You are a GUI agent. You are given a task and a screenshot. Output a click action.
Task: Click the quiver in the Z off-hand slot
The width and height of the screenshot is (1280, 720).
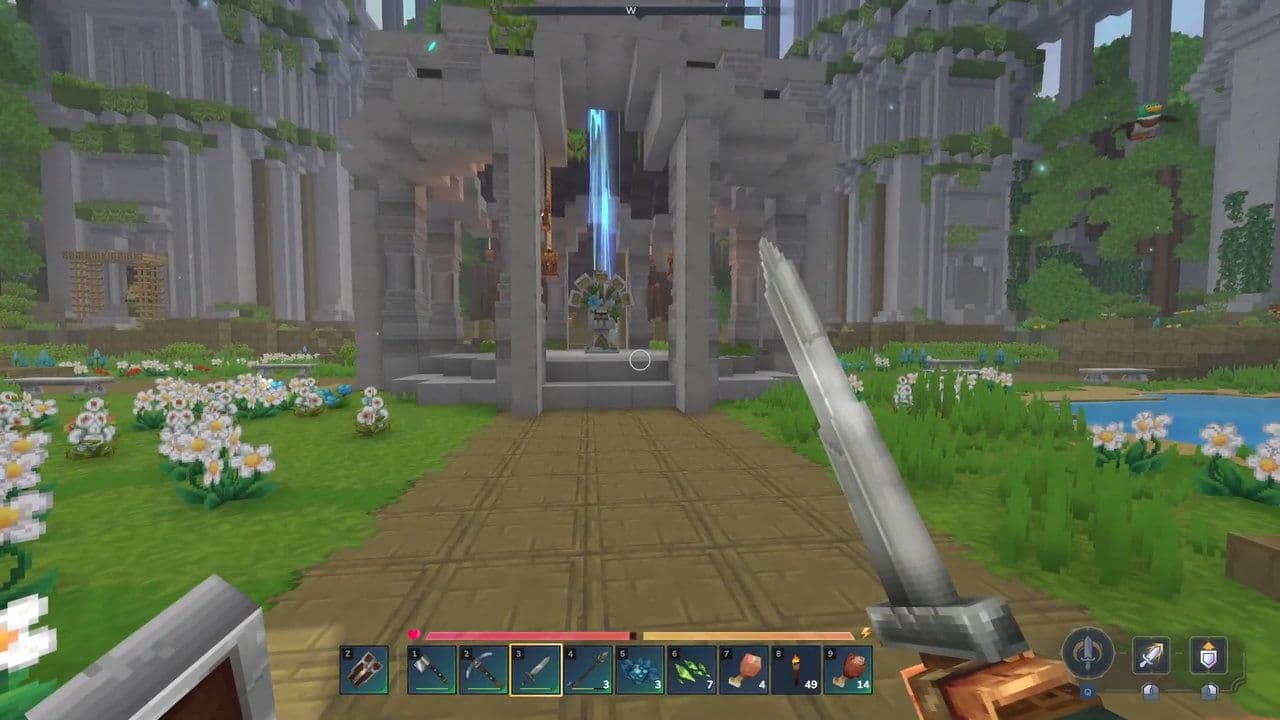[367, 671]
